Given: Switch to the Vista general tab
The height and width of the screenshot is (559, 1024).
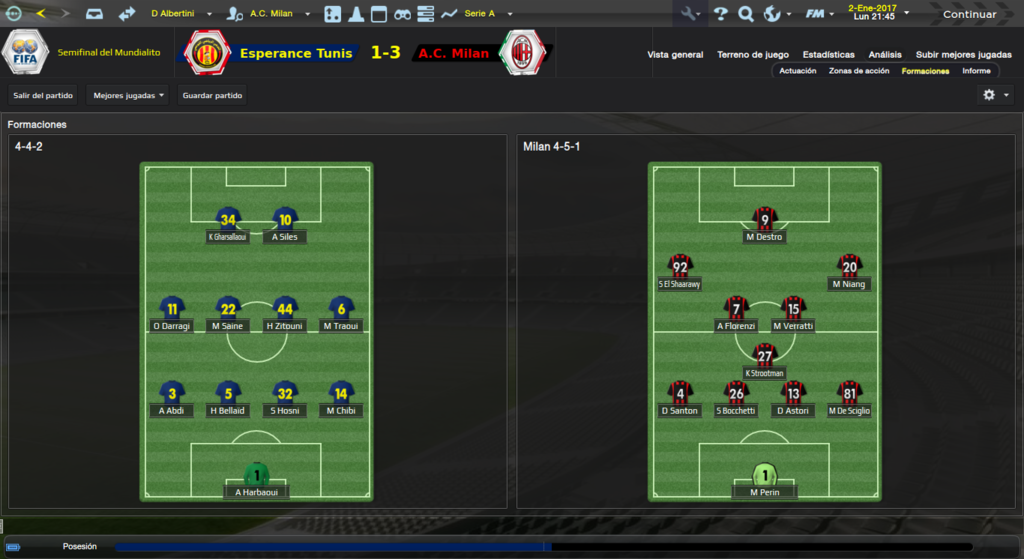Looking at the screenshot, I should (x=675, y=55).
